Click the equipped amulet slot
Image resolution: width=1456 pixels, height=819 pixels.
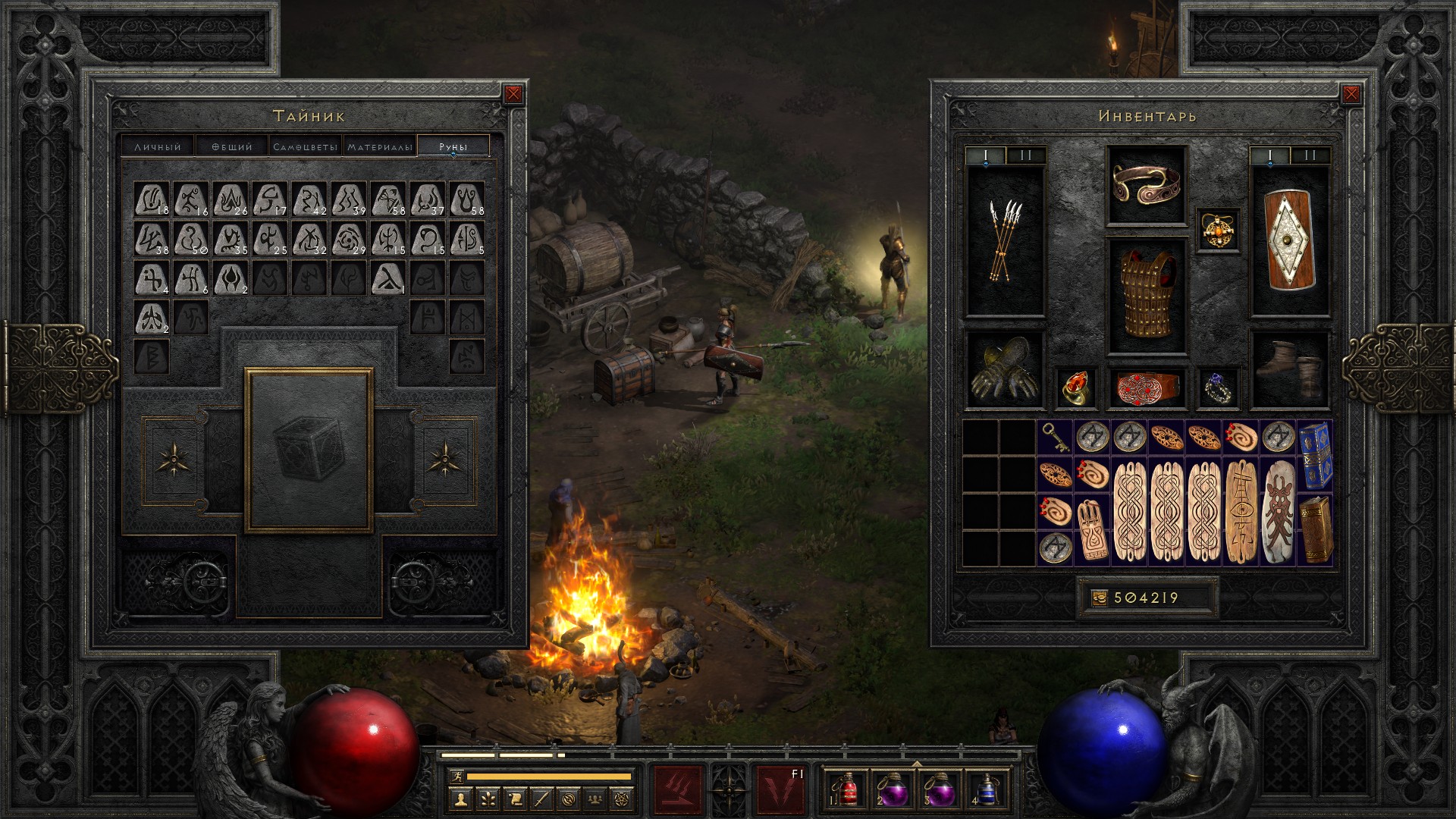pos(1218,229)
